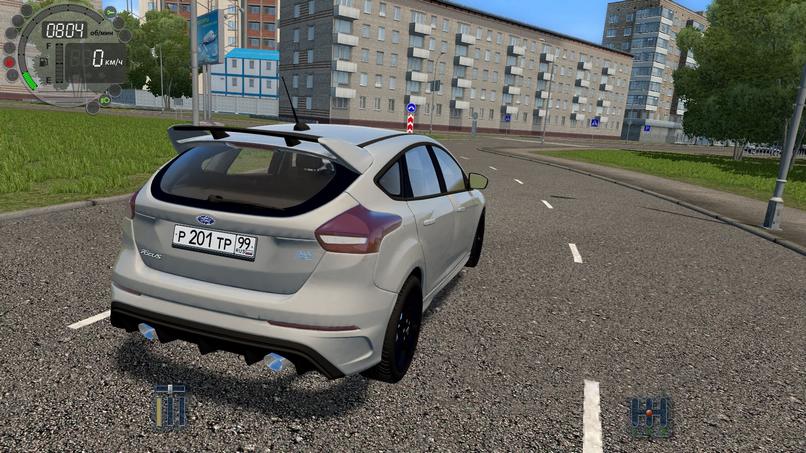Select the green headlights indicator icon

pyautogui.click(x=105, y=100)
